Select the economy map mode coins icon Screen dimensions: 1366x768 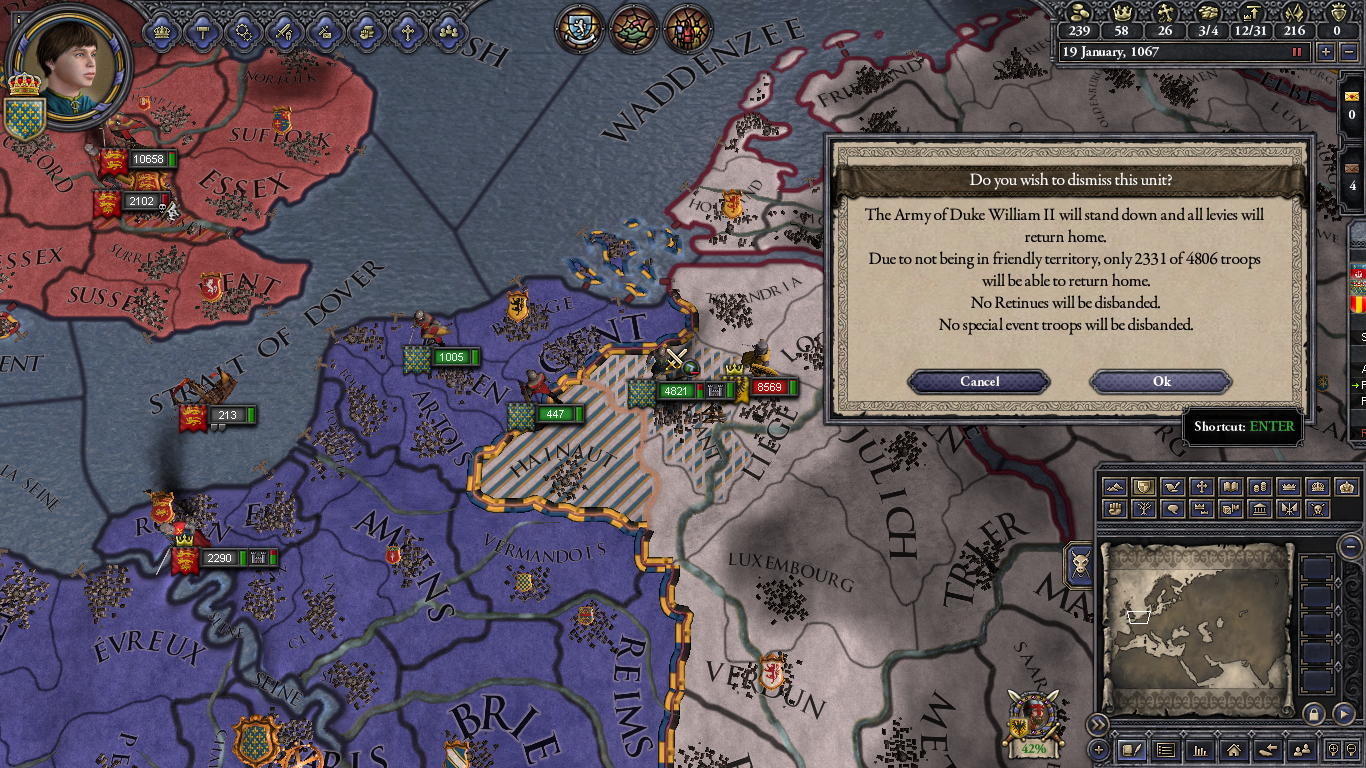(x=1262, y=487)
